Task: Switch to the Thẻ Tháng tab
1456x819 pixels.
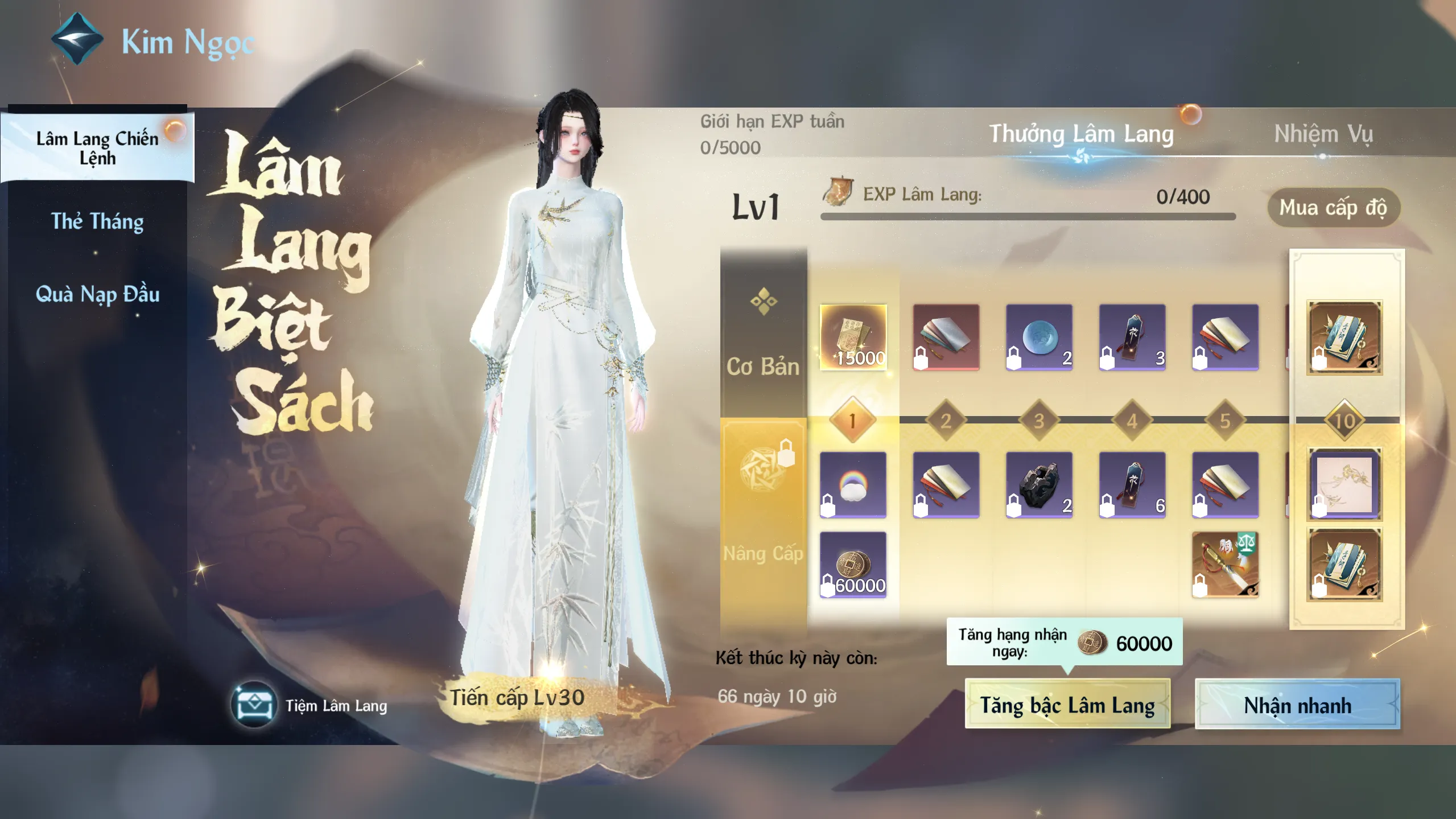Action: coord(97,221)
